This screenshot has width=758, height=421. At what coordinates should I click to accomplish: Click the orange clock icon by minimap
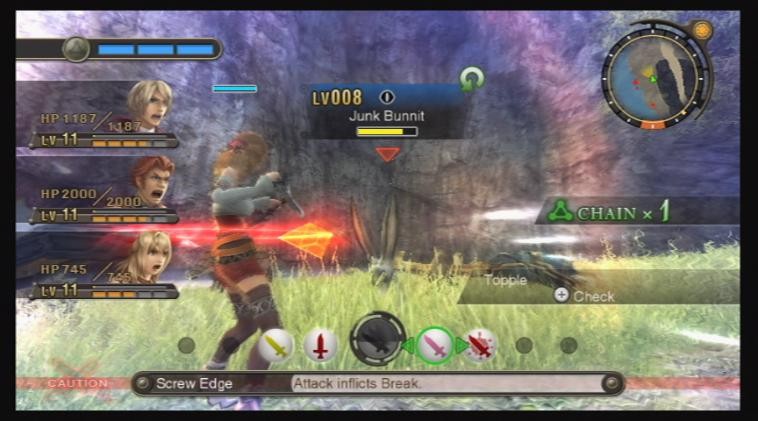tap(702, 30)
